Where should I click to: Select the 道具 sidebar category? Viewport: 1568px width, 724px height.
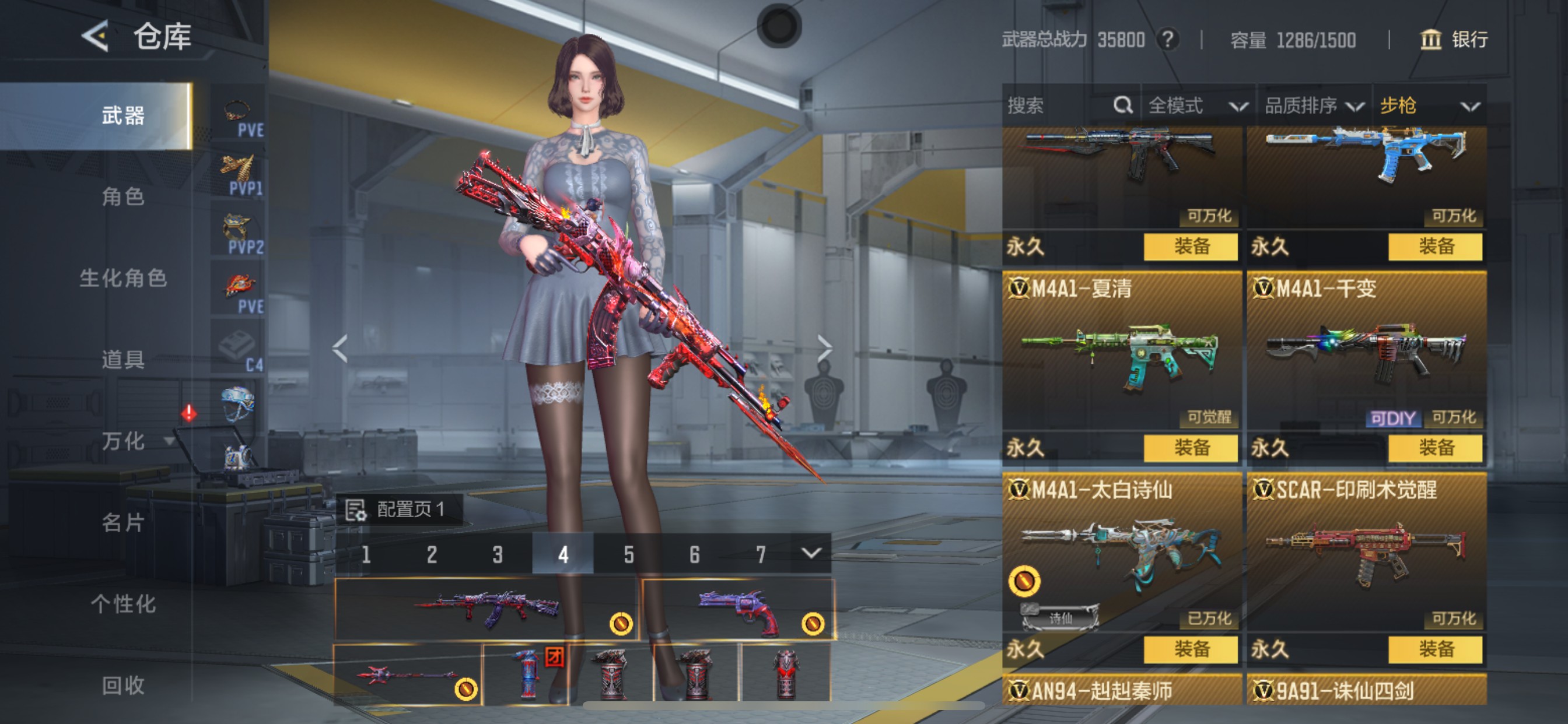(123, 360)
